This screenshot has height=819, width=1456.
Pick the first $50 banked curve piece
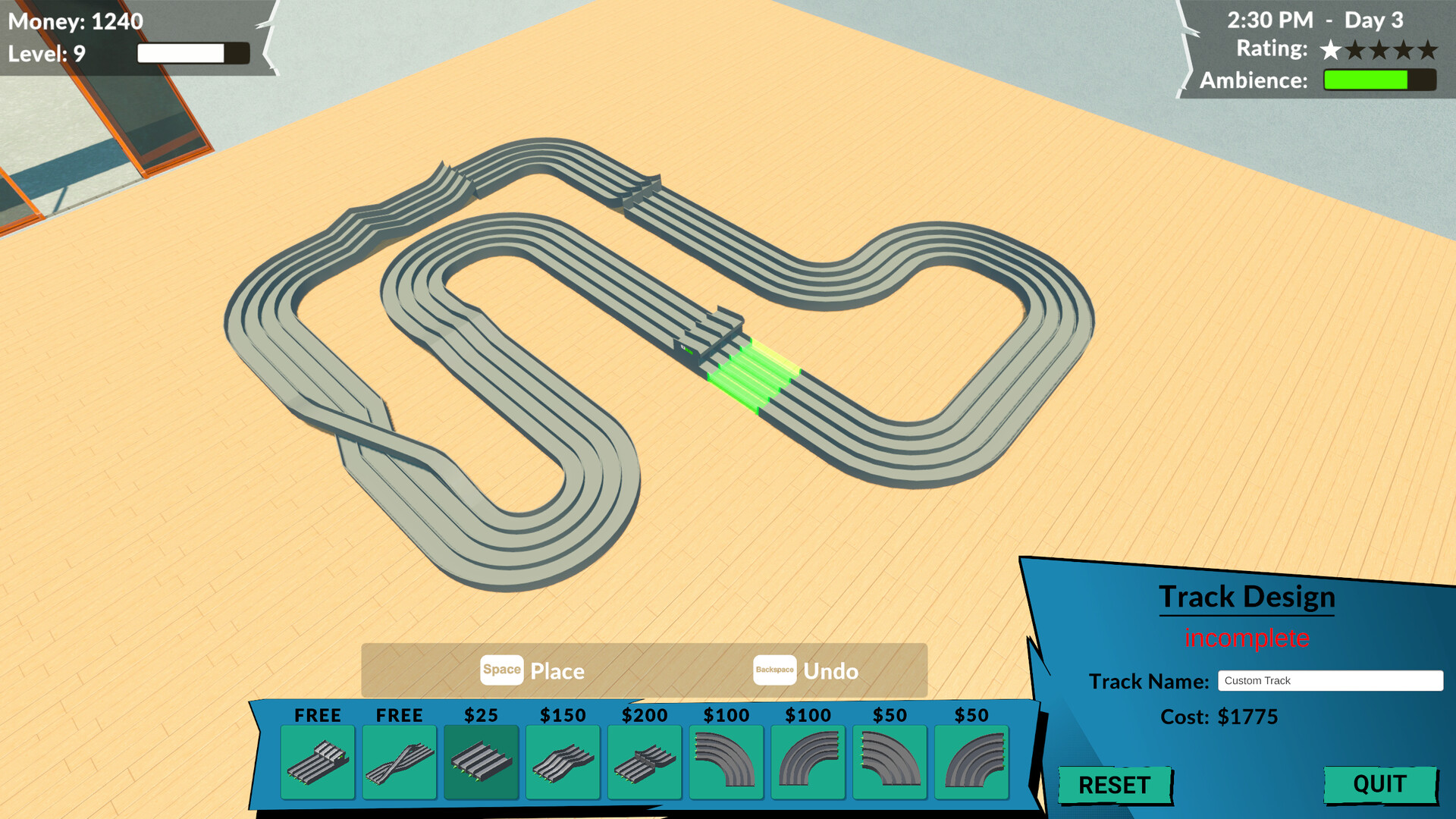pos(890,762)
